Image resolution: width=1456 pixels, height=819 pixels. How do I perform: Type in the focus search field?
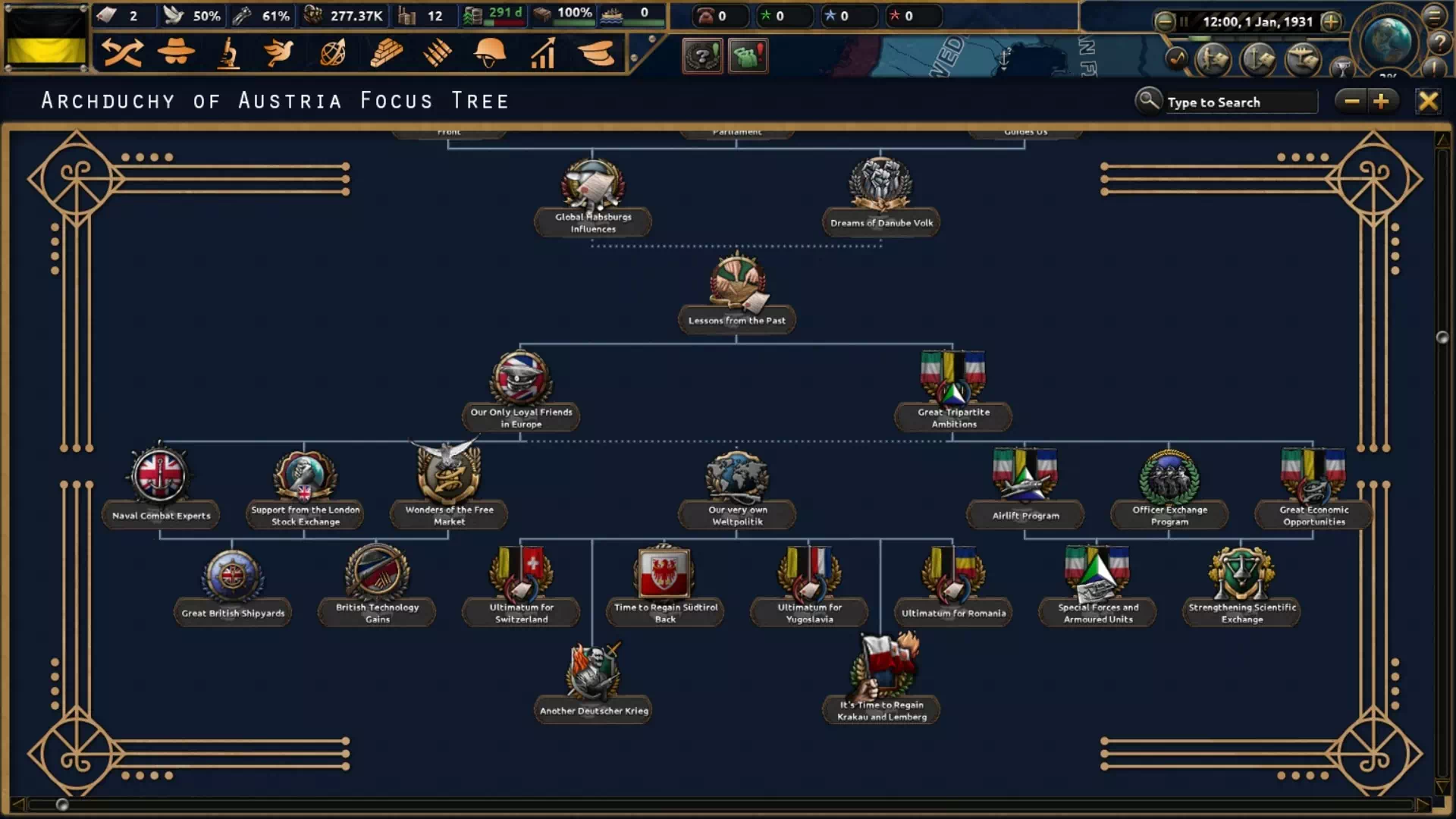point(1240,102)
